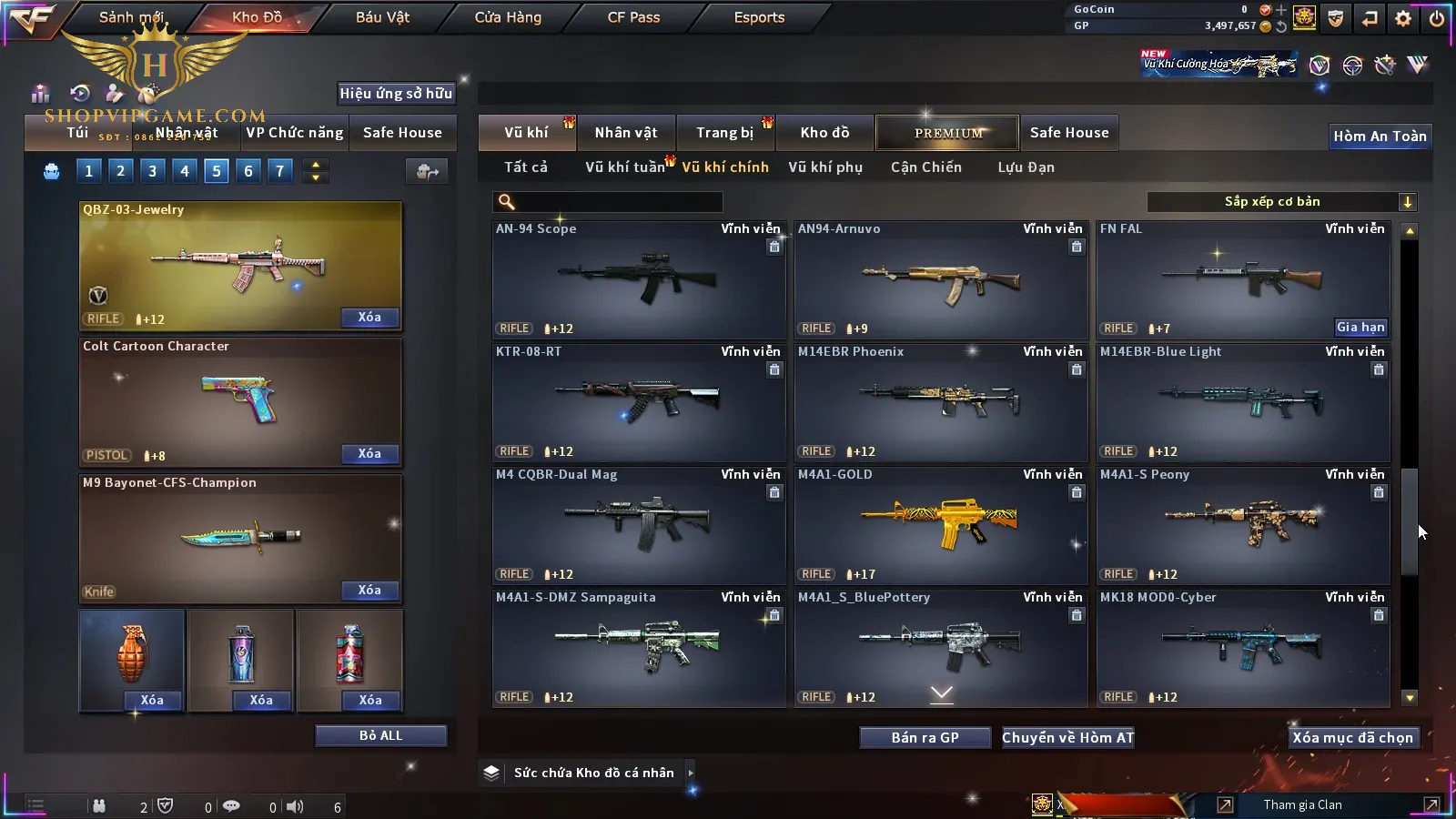Show the Vũ khí phụ category

[825, 167]
